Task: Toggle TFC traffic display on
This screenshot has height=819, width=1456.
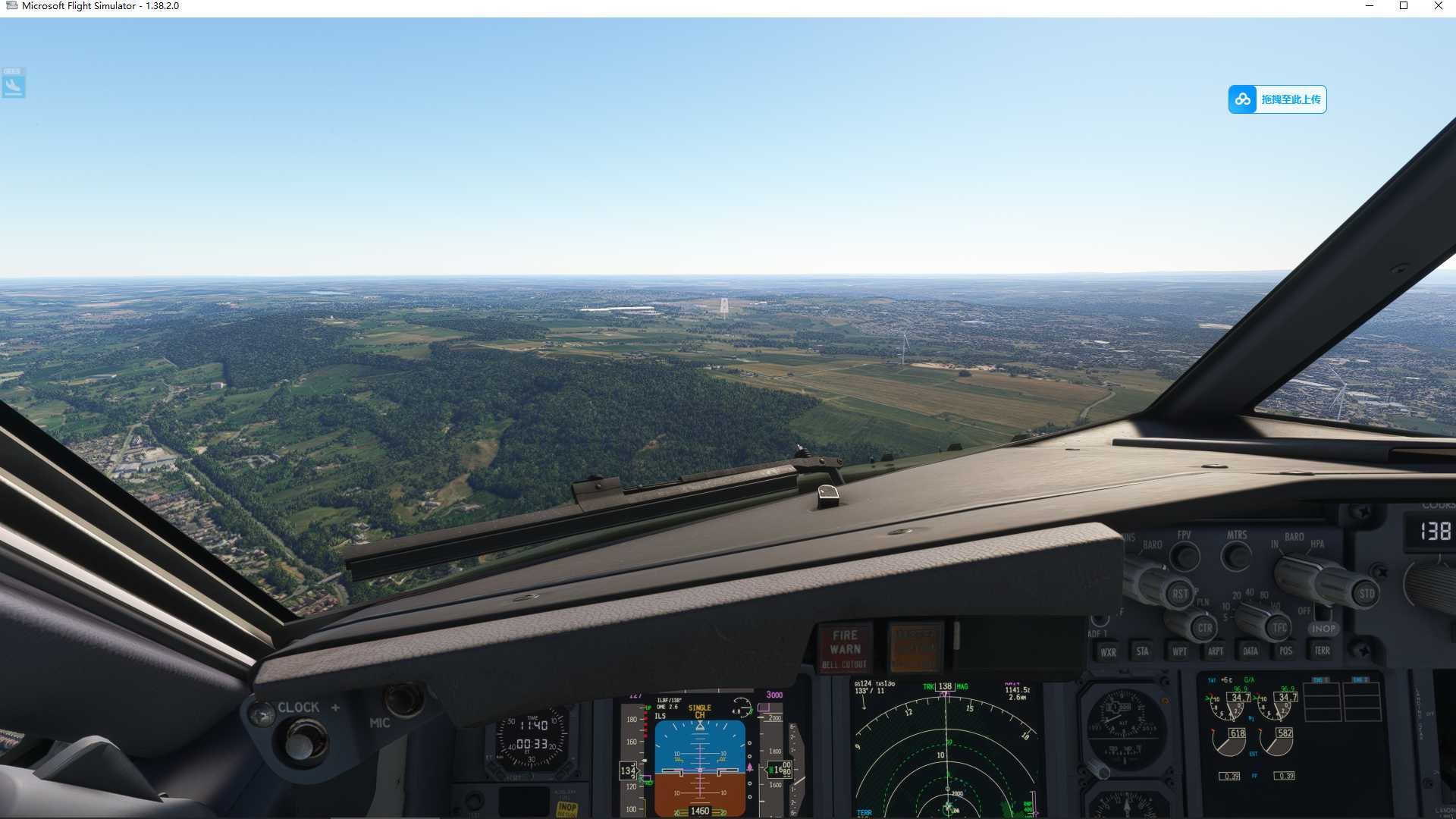Action: coord(1280,629)
